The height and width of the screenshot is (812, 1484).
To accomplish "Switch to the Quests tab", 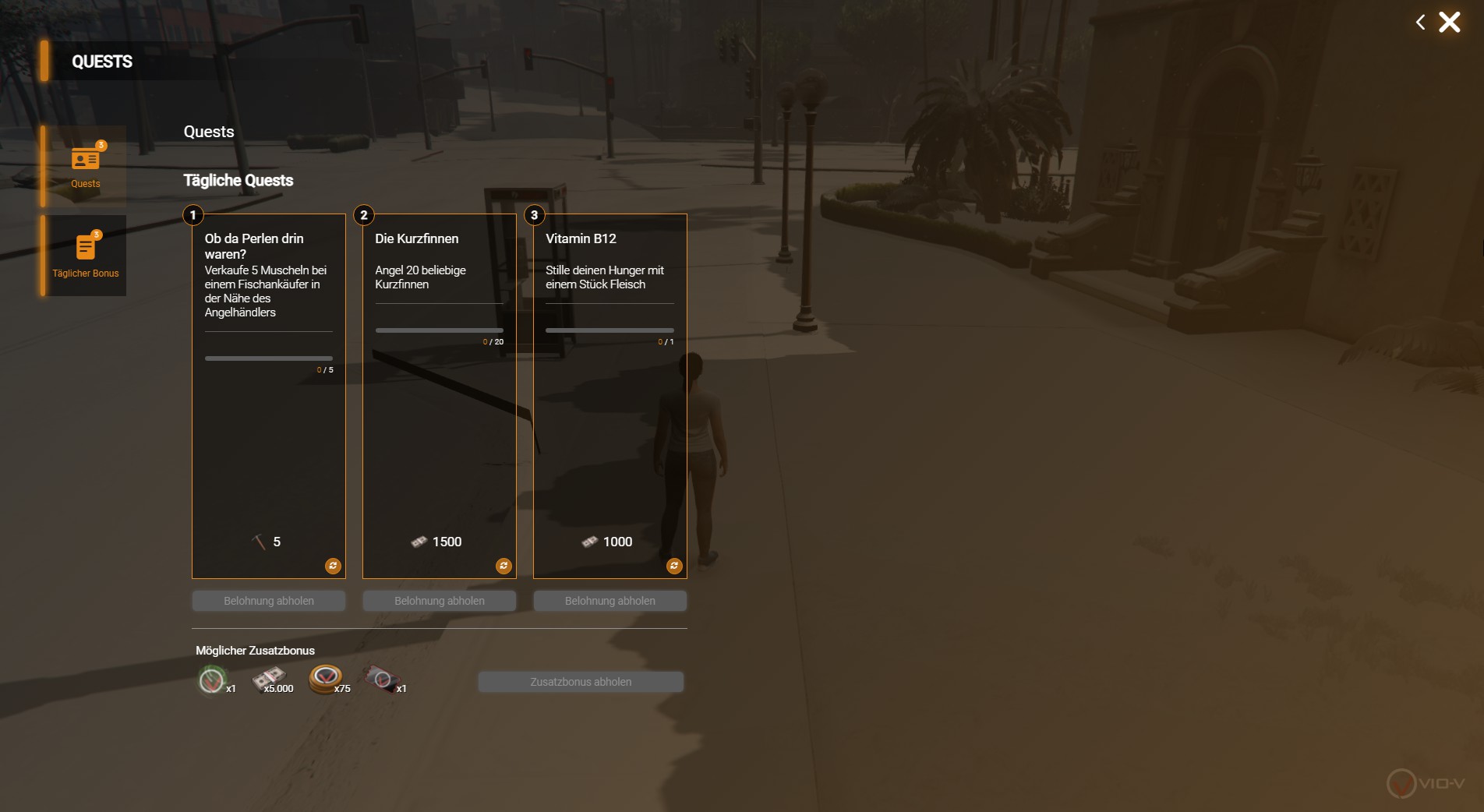I will pos(85,167).
